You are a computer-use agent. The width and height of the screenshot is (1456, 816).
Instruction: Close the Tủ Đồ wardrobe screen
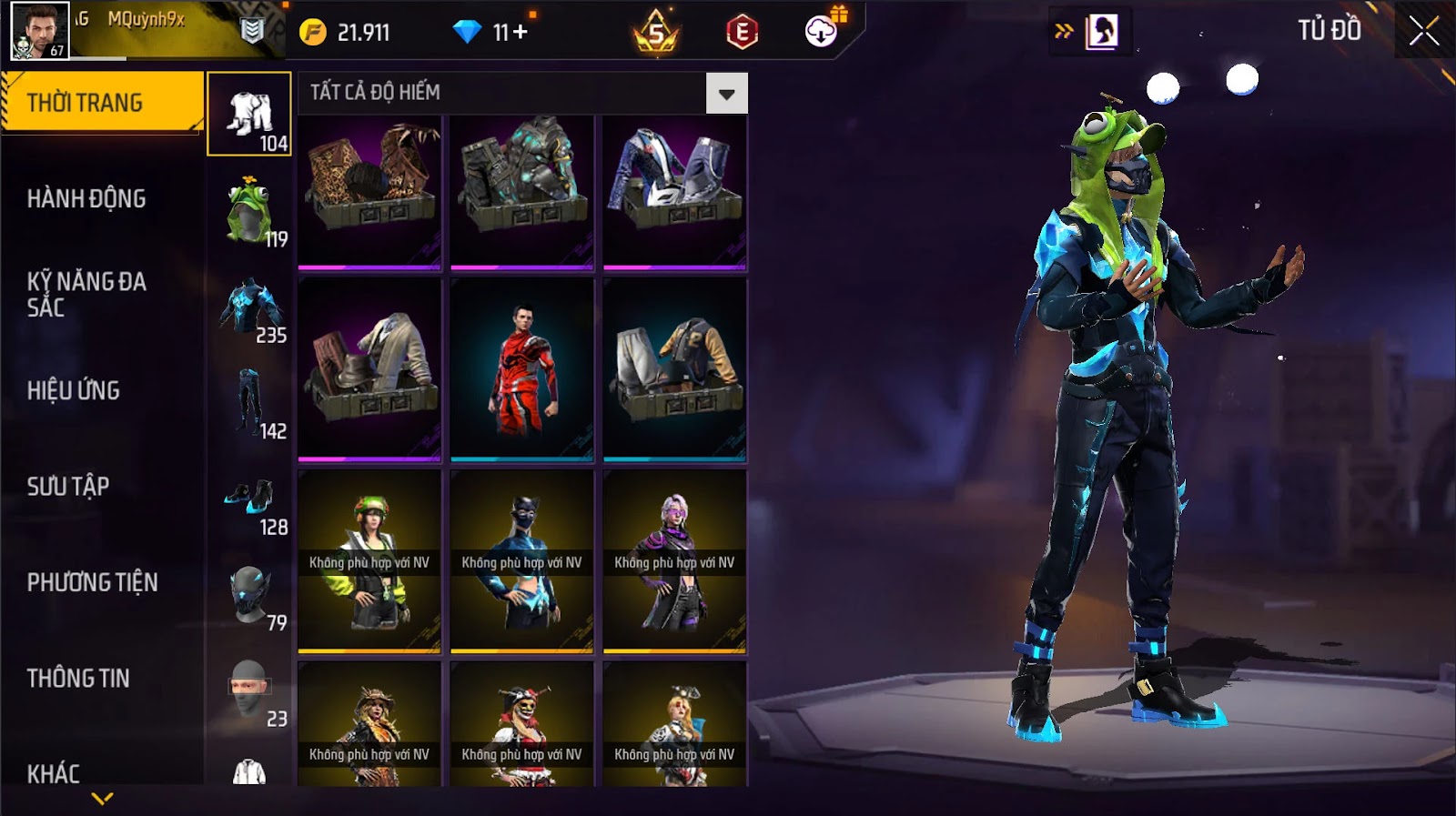pos(1424,32)
